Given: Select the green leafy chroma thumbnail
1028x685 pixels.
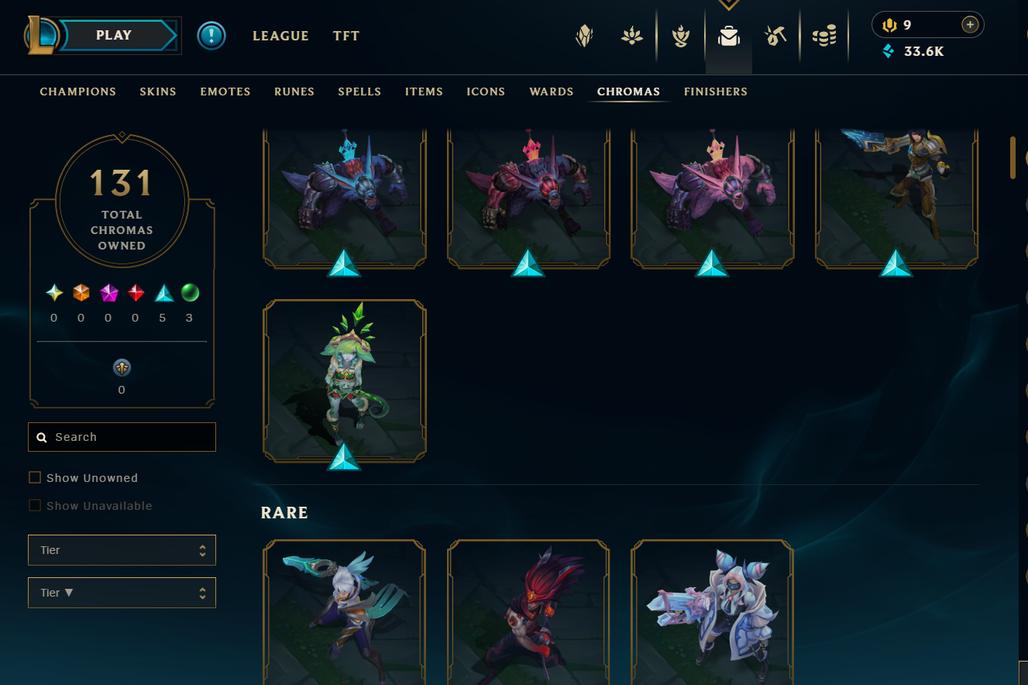Looking at the screenshot, I should [x=344, y=380].
